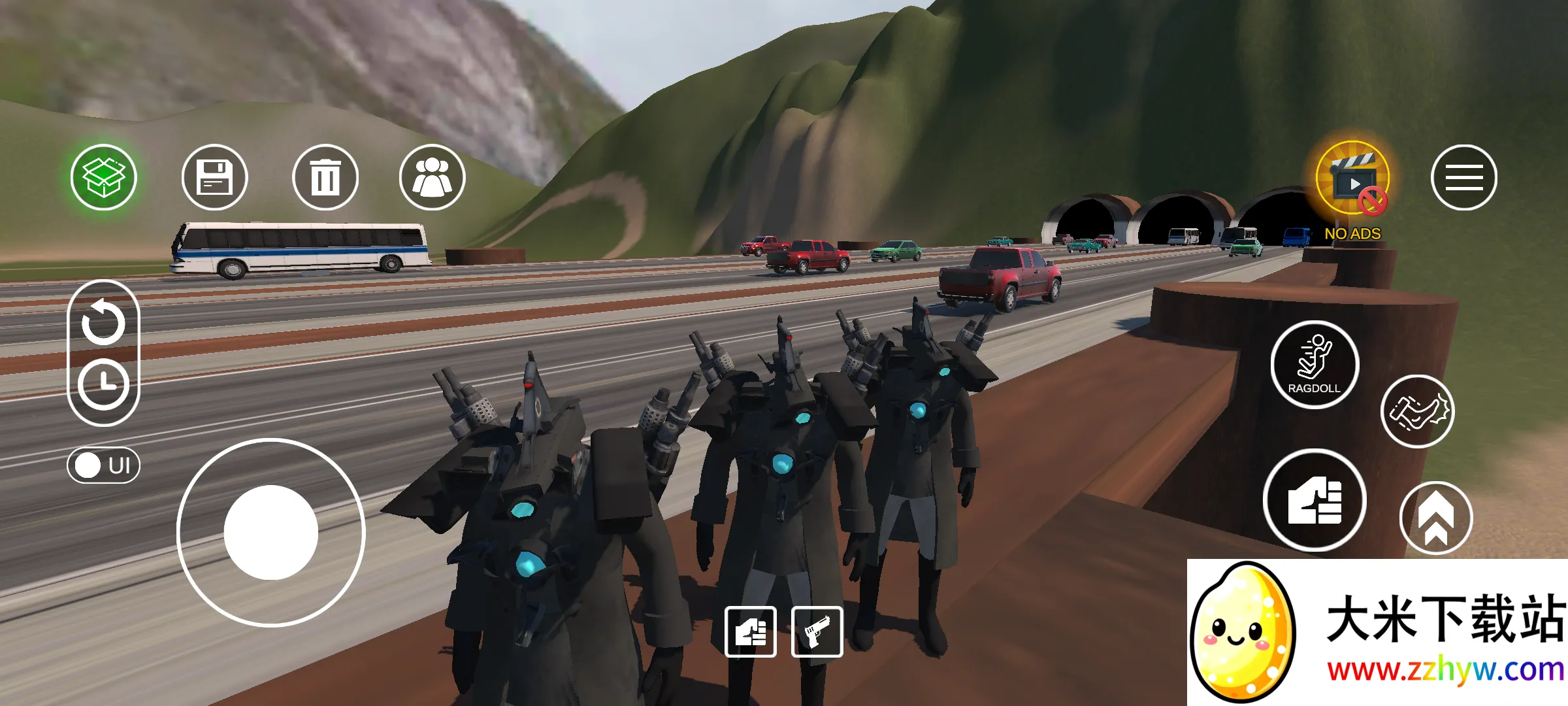Screen dimensions: 1568x706
Task: Tap the virtual movement joystick
Action: pos(270,532)
